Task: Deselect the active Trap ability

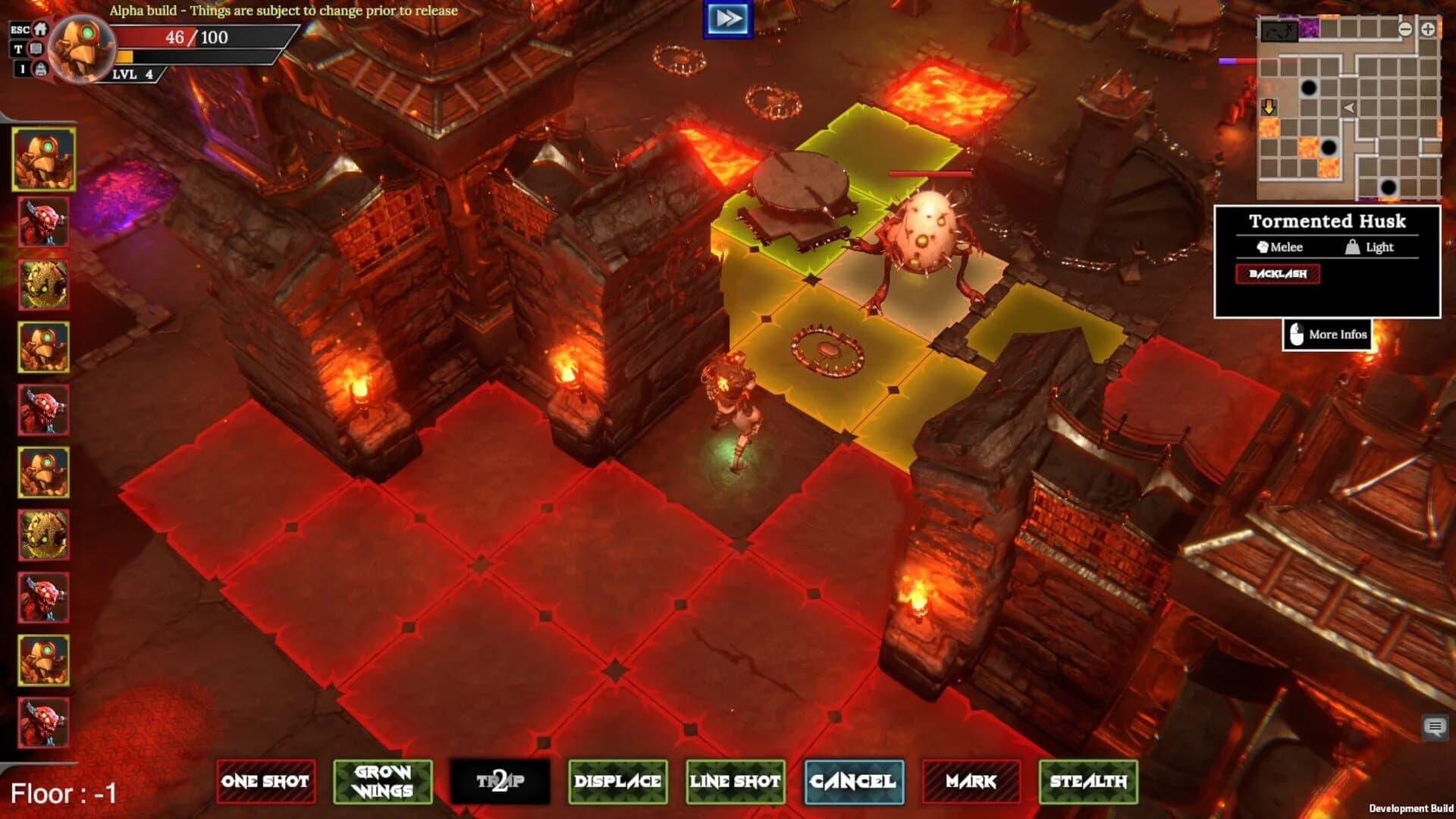Action: [x=501, y=782]
